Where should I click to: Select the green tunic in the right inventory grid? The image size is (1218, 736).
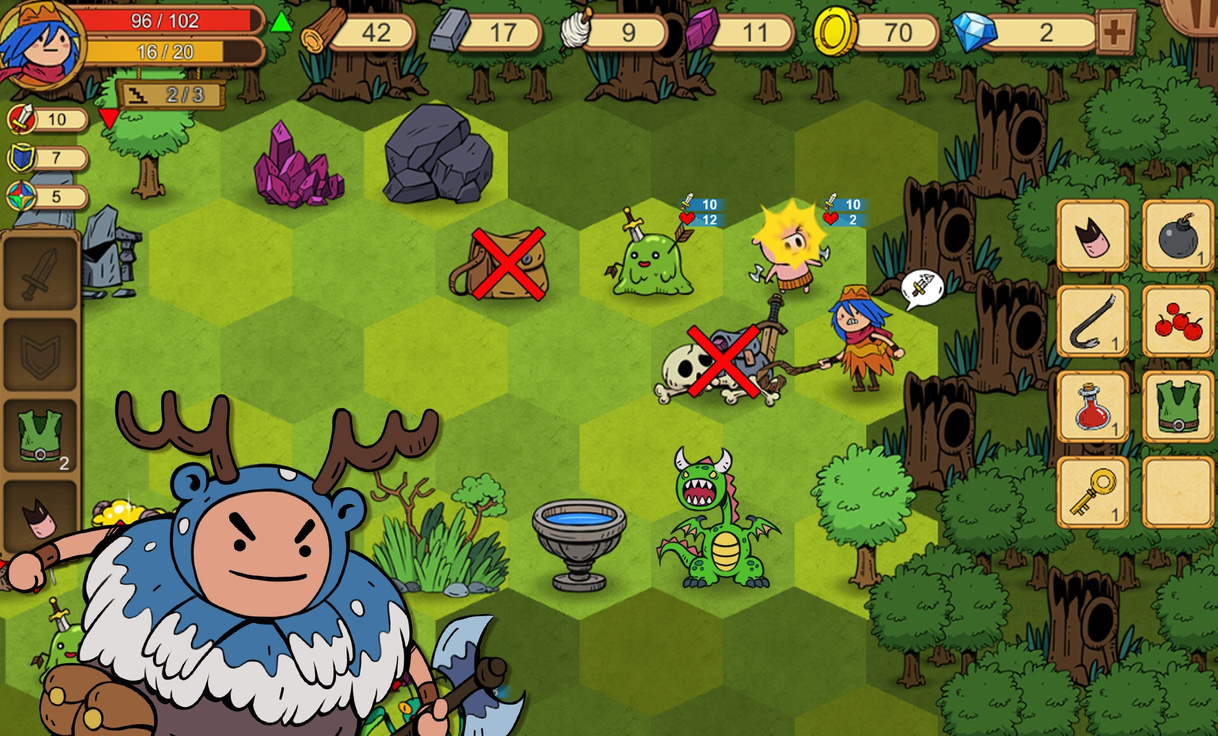coord(1178,407)
